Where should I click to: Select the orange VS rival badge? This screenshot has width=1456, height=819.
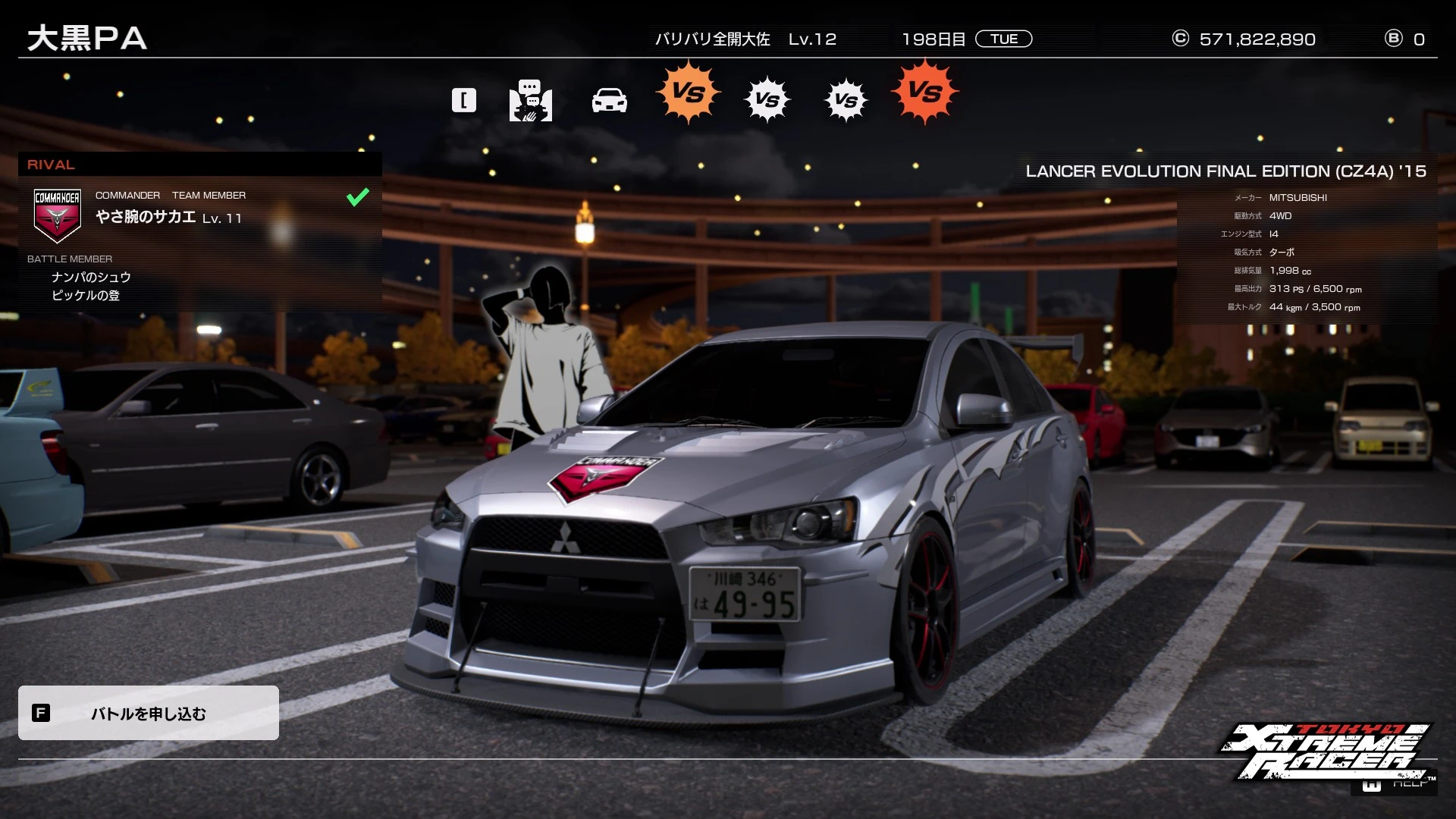688,93
